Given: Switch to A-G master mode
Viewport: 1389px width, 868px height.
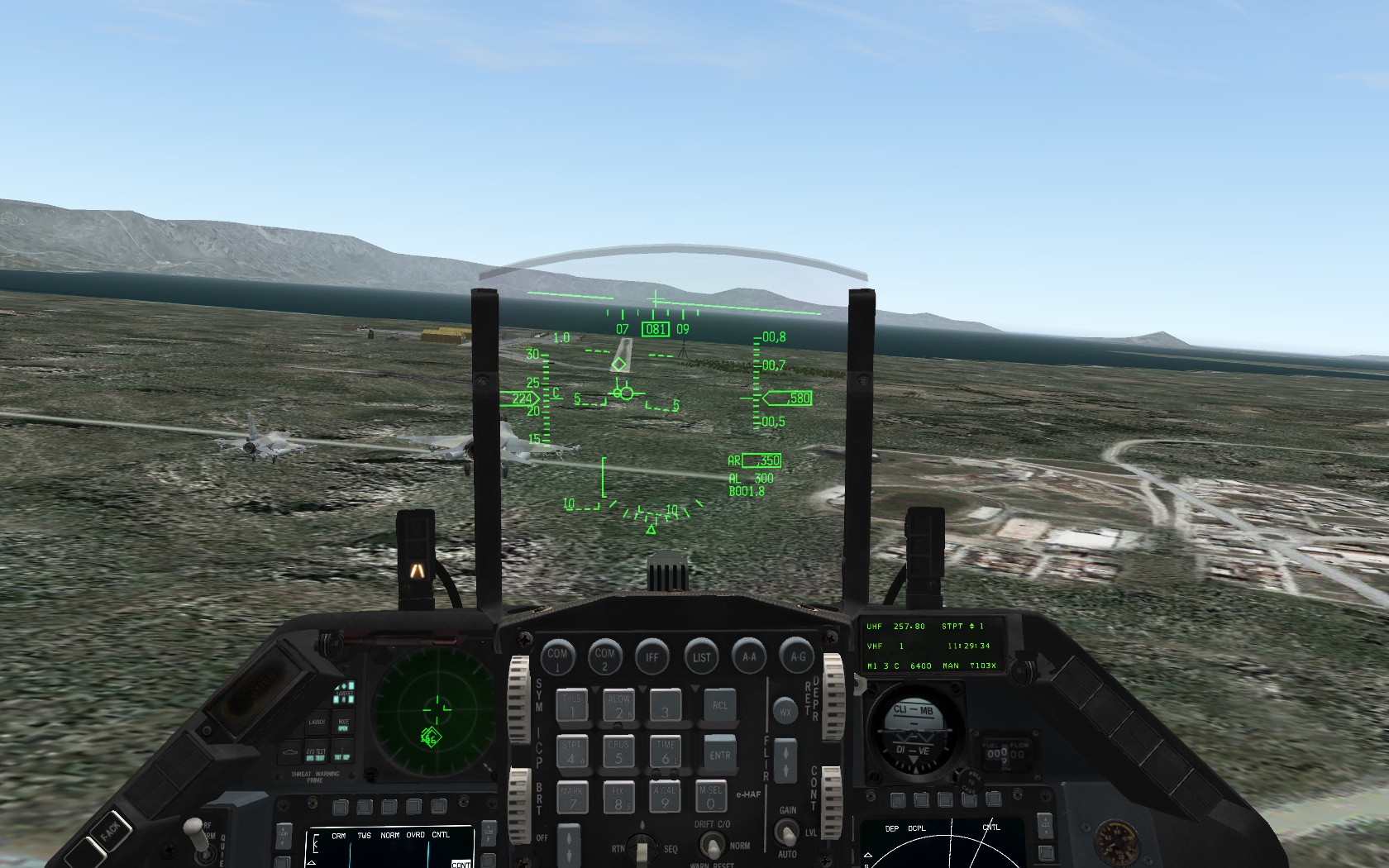Looking at the screenshot, I should (797, 657).
